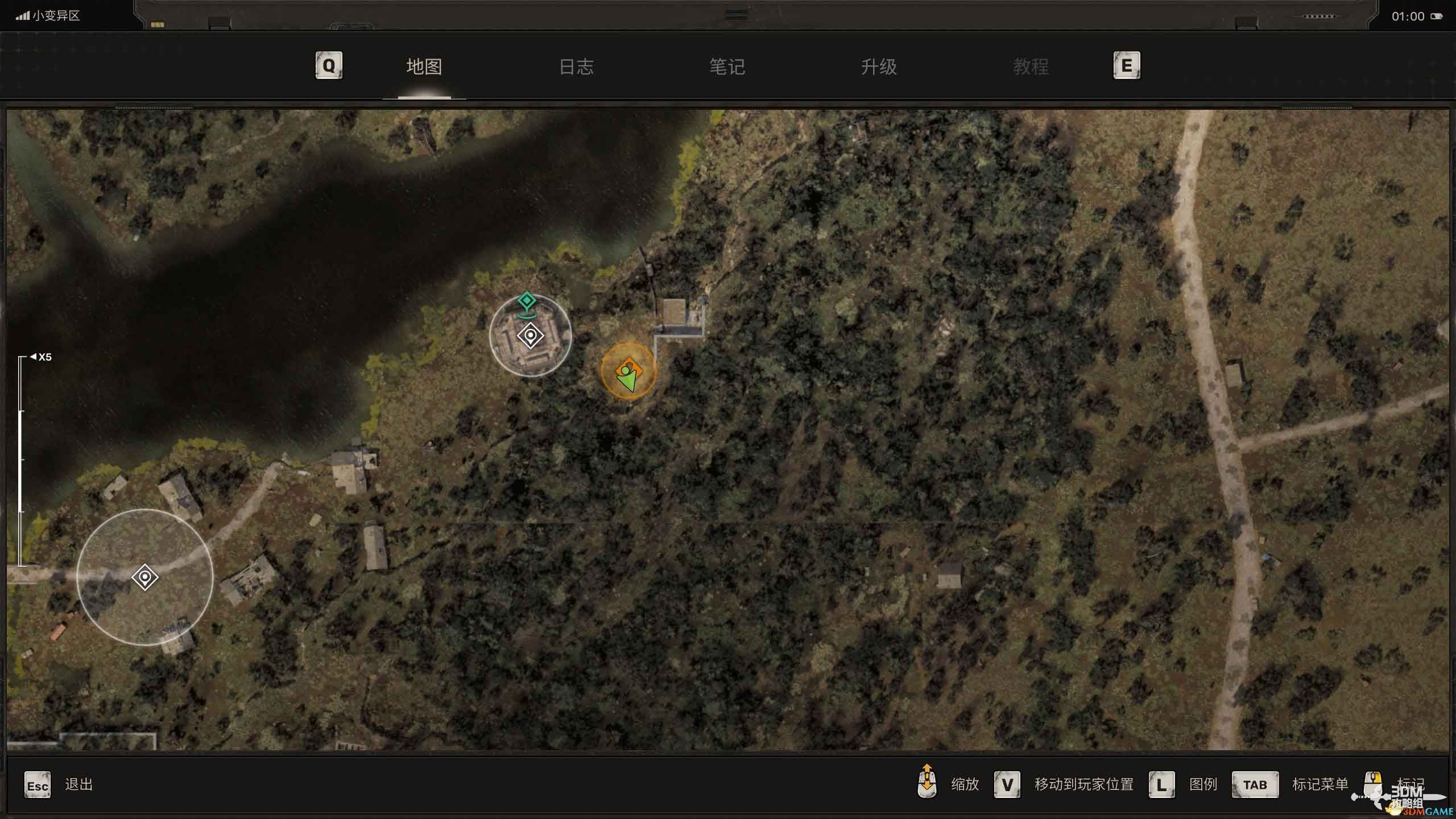Click the Q key icon beside the tab bar
This screenshot has height=819, width=1456.
point(328,65)
